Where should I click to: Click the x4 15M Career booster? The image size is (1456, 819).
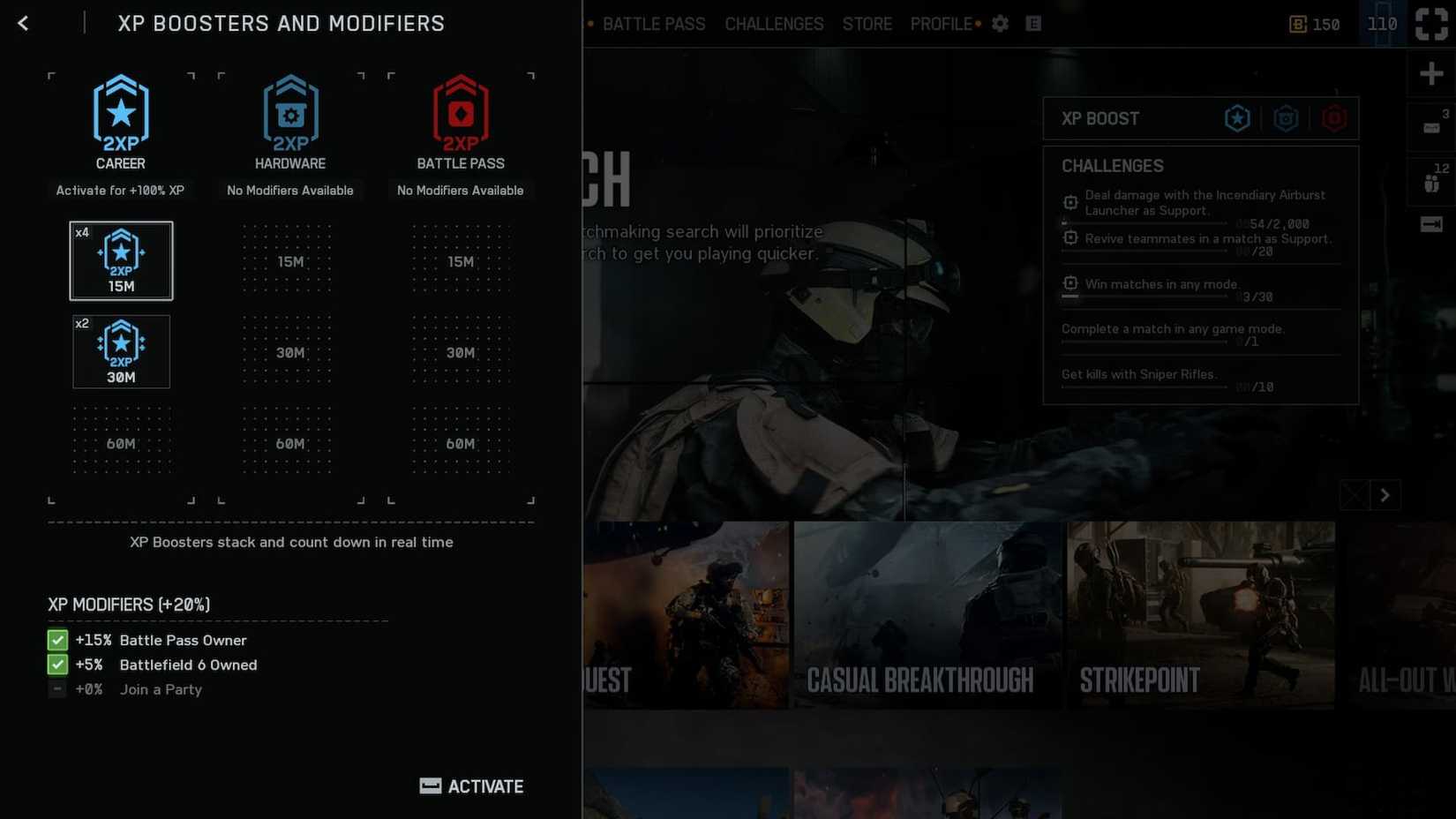(121, 259)
